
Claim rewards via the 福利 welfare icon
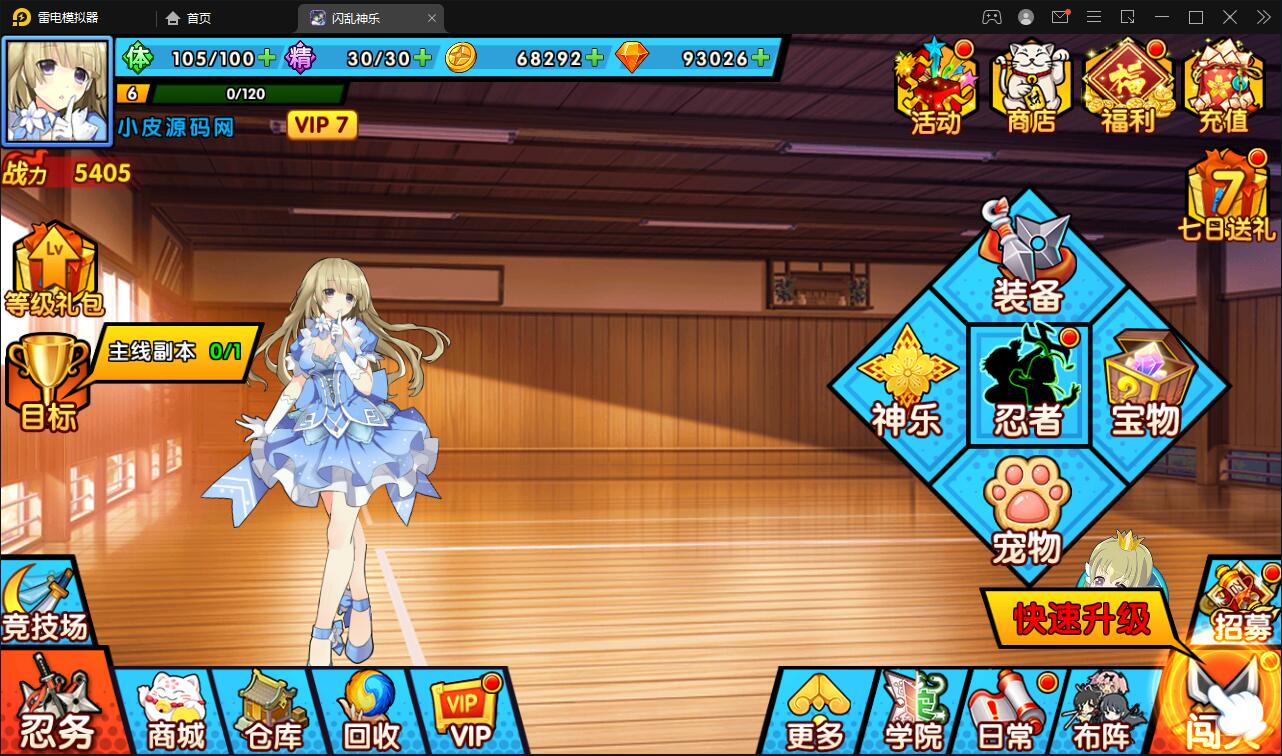[1127, 85]
